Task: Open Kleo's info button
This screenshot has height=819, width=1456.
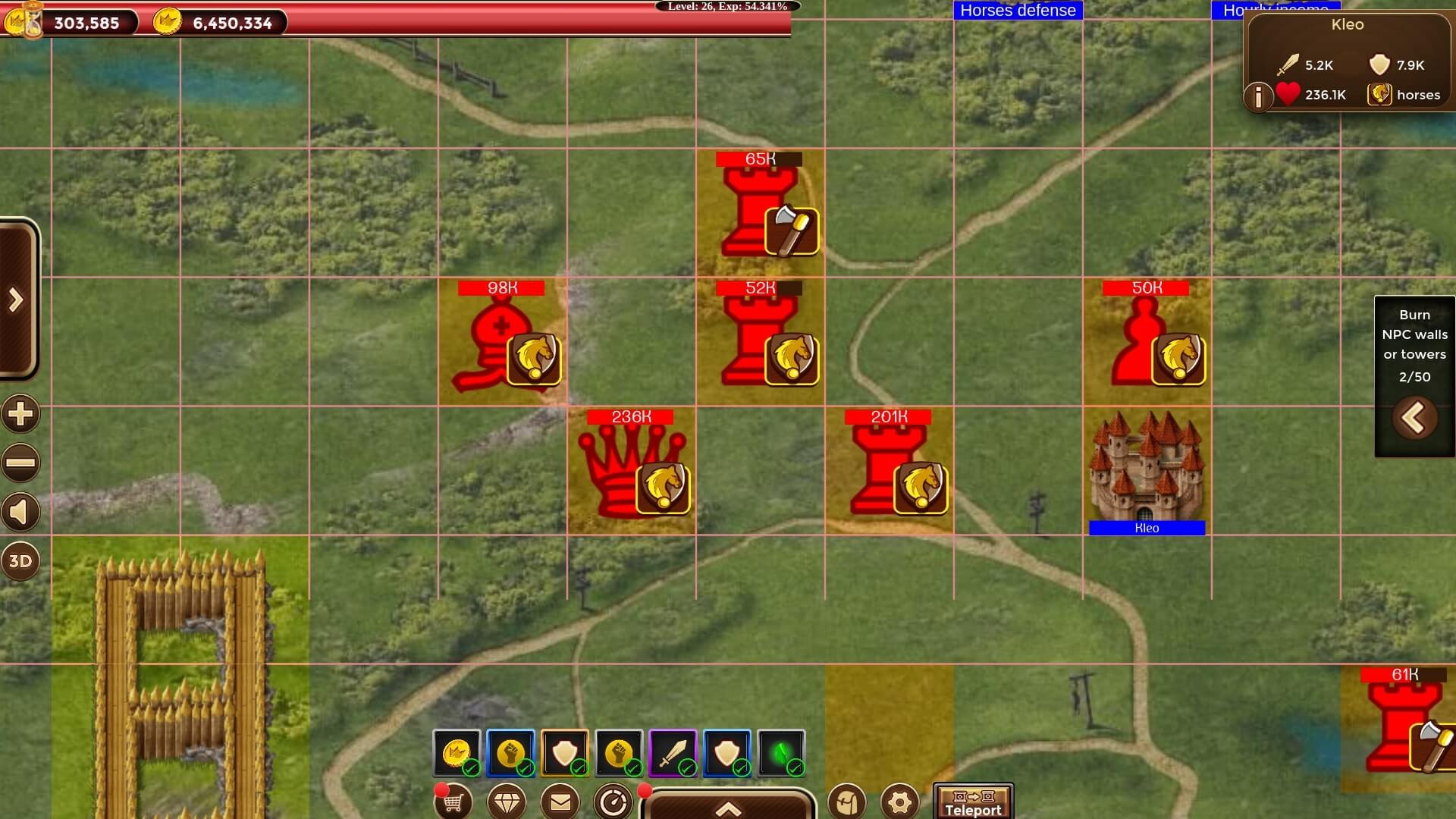Action: (1258, 97)
